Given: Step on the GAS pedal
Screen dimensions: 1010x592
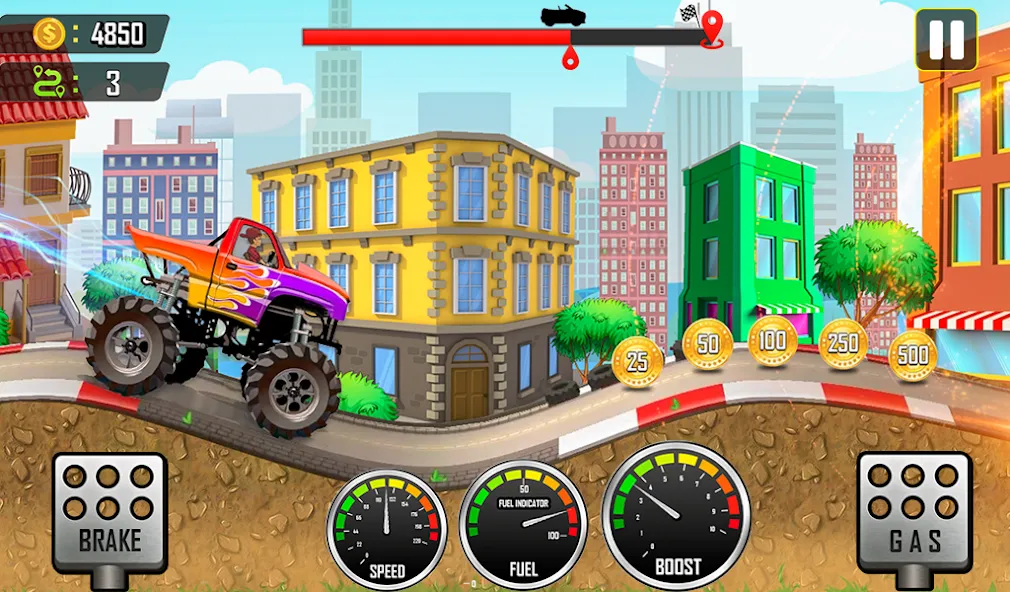Looking at the screenshot, I should tap(914, 512).
